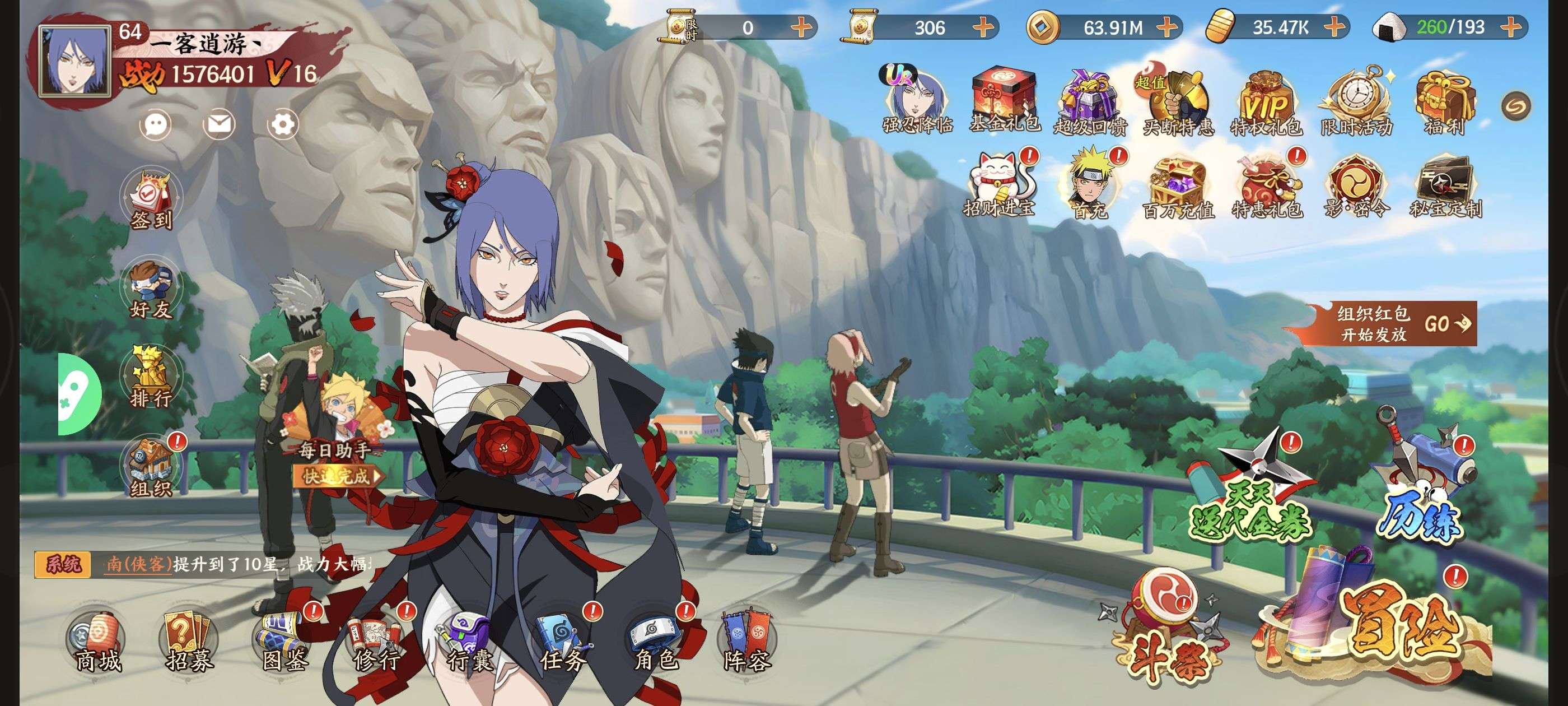Show the 排行 rankings trophy
Viewport: 1568px width, 706px height.
pyautogui.click(x=150, y=379)
